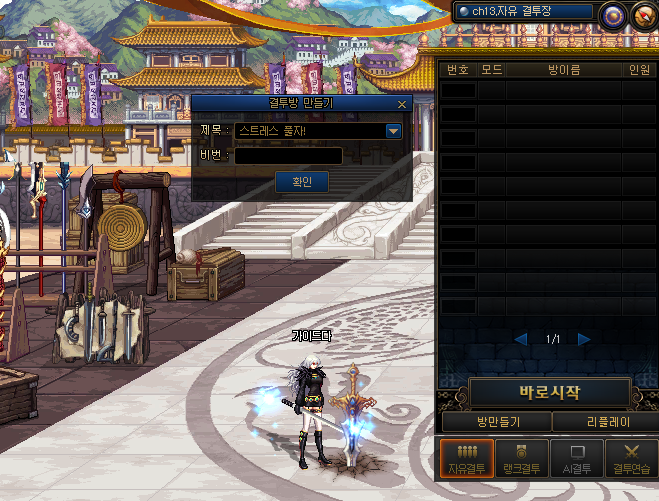This screenshot has height=501, width=659.
Task: Switch to the 자유결투 tab
Action: (x=466, y=459)
